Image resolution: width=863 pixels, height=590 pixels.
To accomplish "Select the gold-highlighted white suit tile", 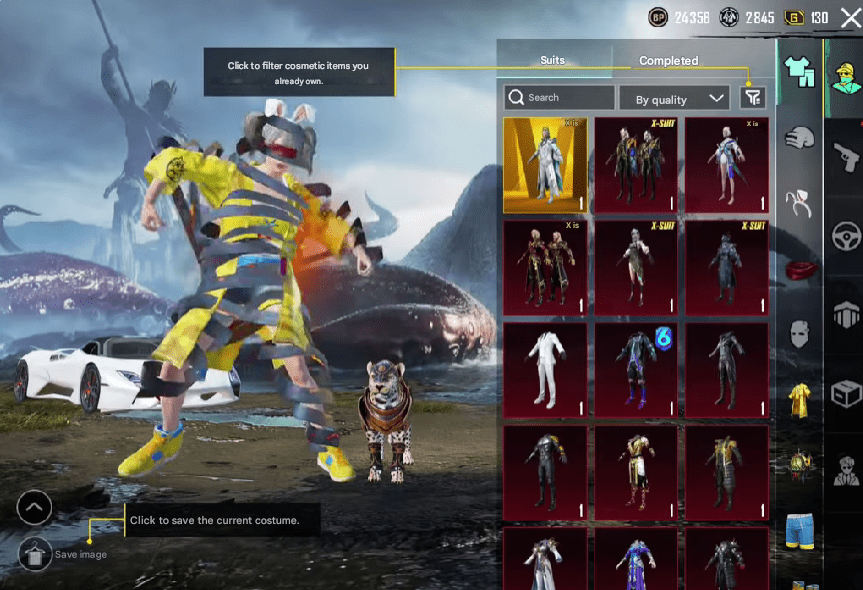I will (545, 165).
